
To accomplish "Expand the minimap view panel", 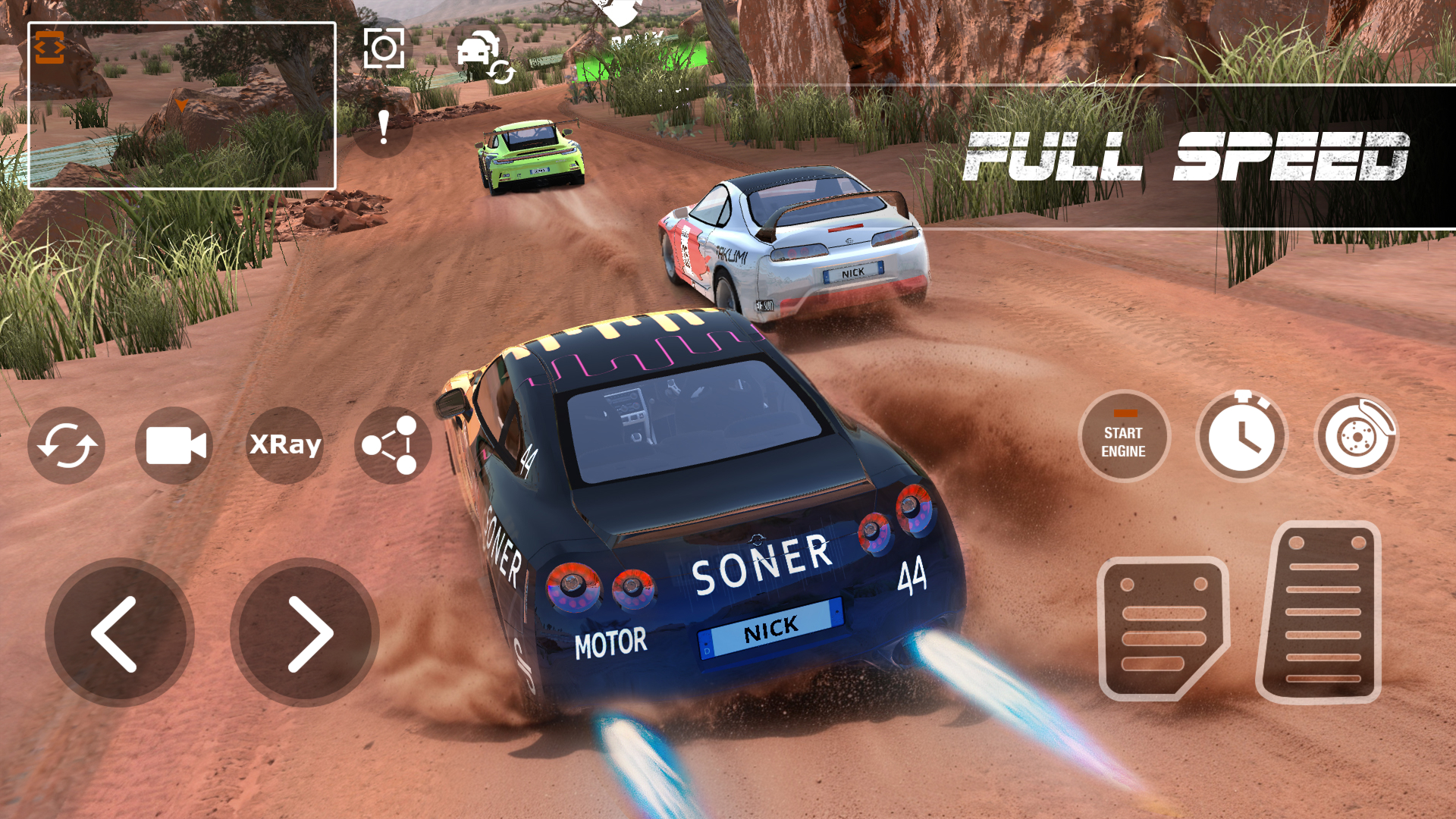I will (182, 106).
